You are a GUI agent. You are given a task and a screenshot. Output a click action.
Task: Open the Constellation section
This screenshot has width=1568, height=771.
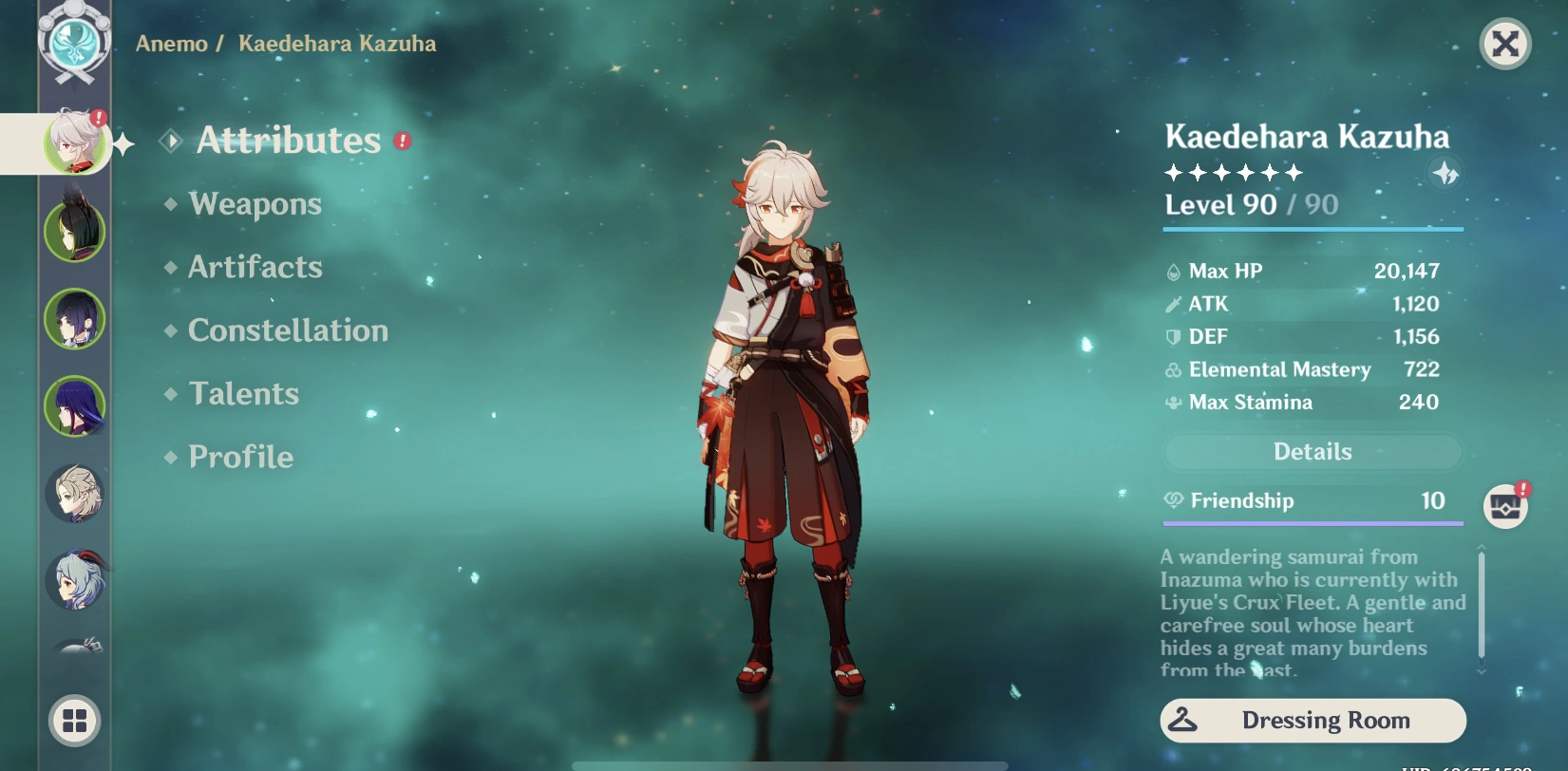click(x=287, y=330)
